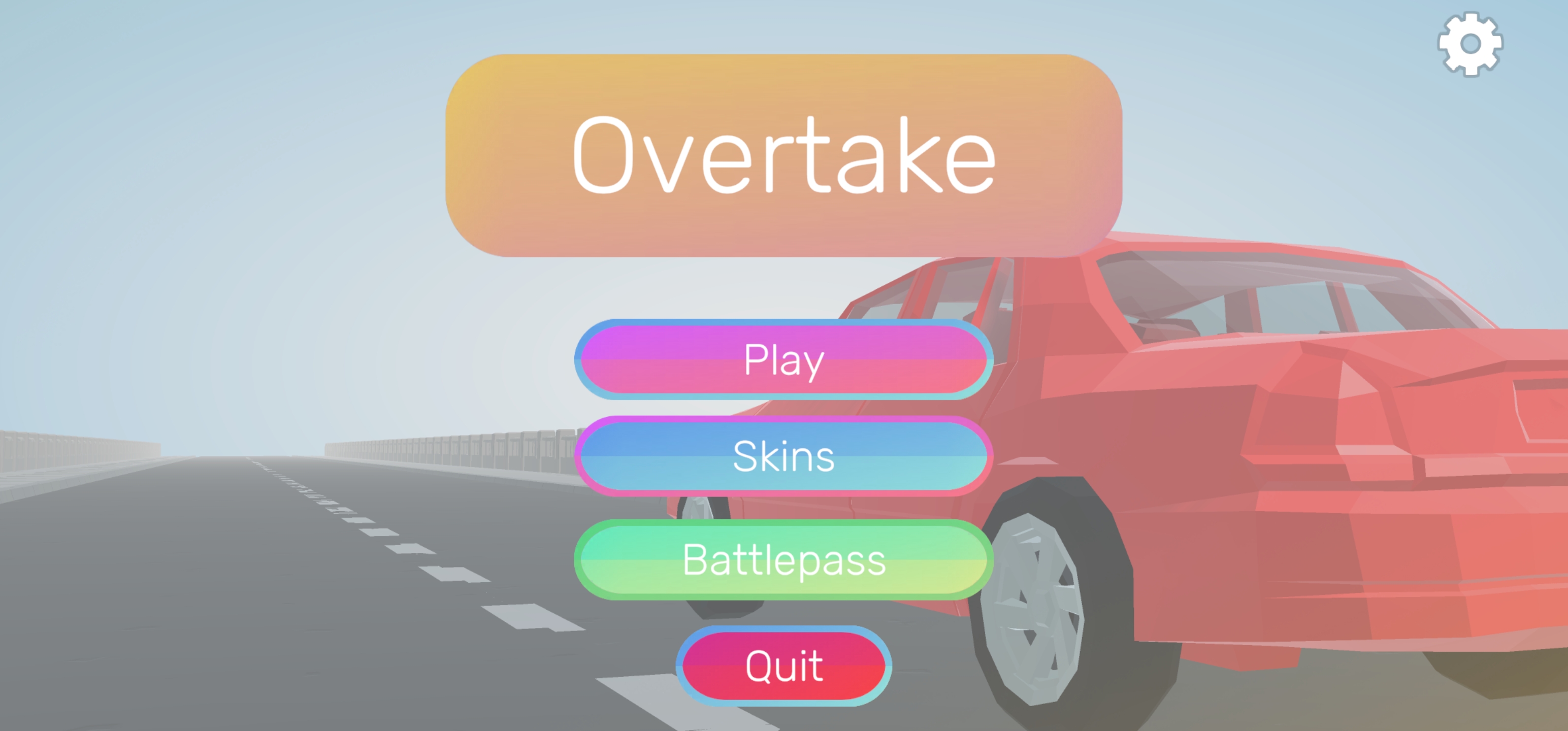
Task: Click the road surface in the foreground
Action: tap(244, 670)
